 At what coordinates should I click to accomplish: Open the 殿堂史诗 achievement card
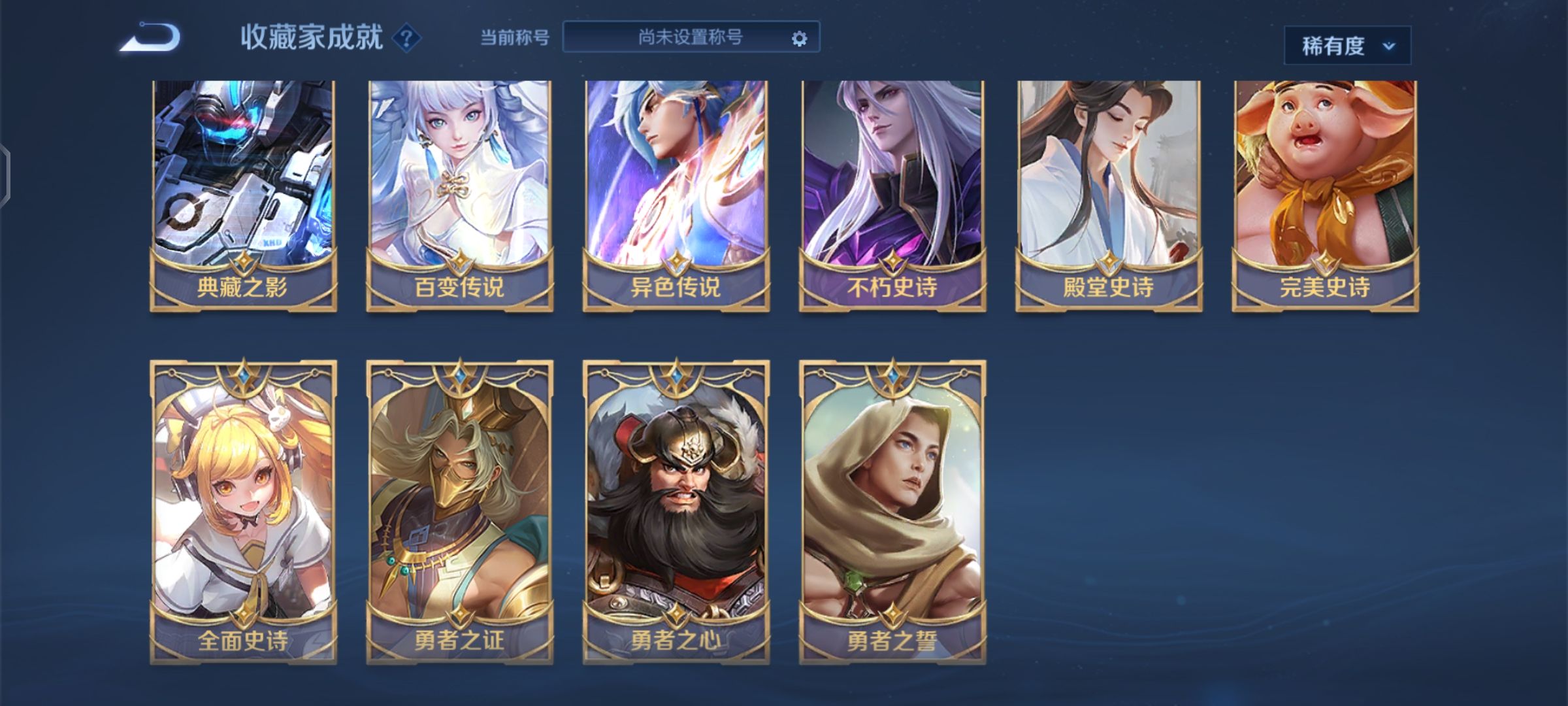click(x=1111, y=190)
